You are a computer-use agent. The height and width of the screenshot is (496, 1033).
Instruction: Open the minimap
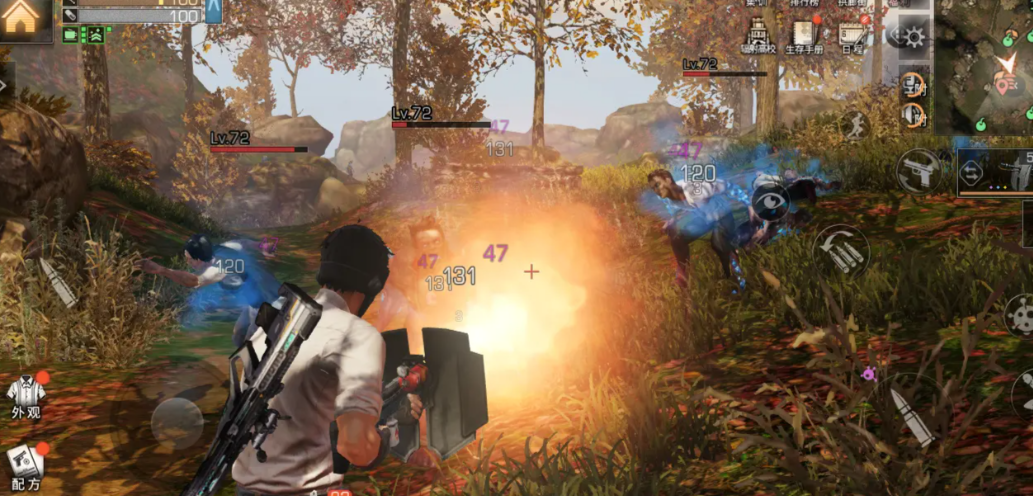point(983,68)
